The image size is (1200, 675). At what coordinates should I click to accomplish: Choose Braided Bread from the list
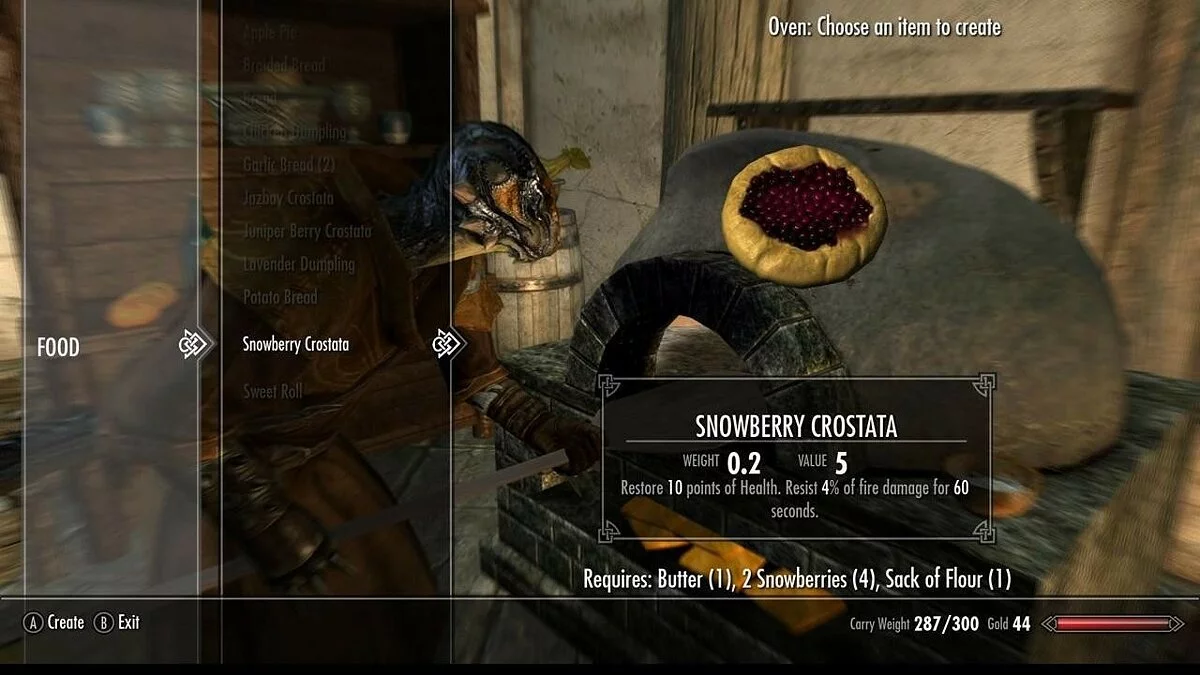[x=284, y=65]
